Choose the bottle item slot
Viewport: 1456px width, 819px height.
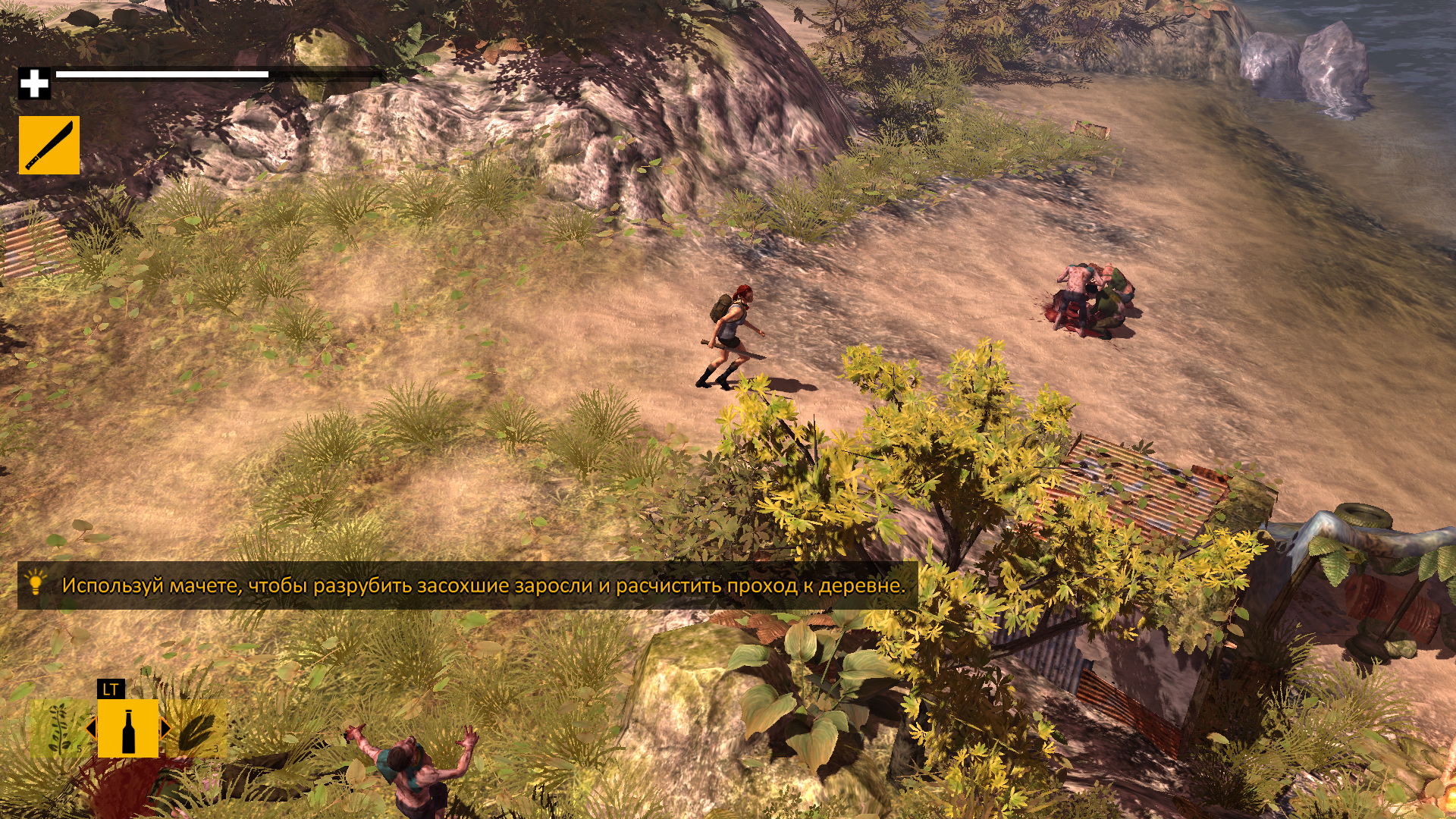pyautogui.click(x=128, y=729)
